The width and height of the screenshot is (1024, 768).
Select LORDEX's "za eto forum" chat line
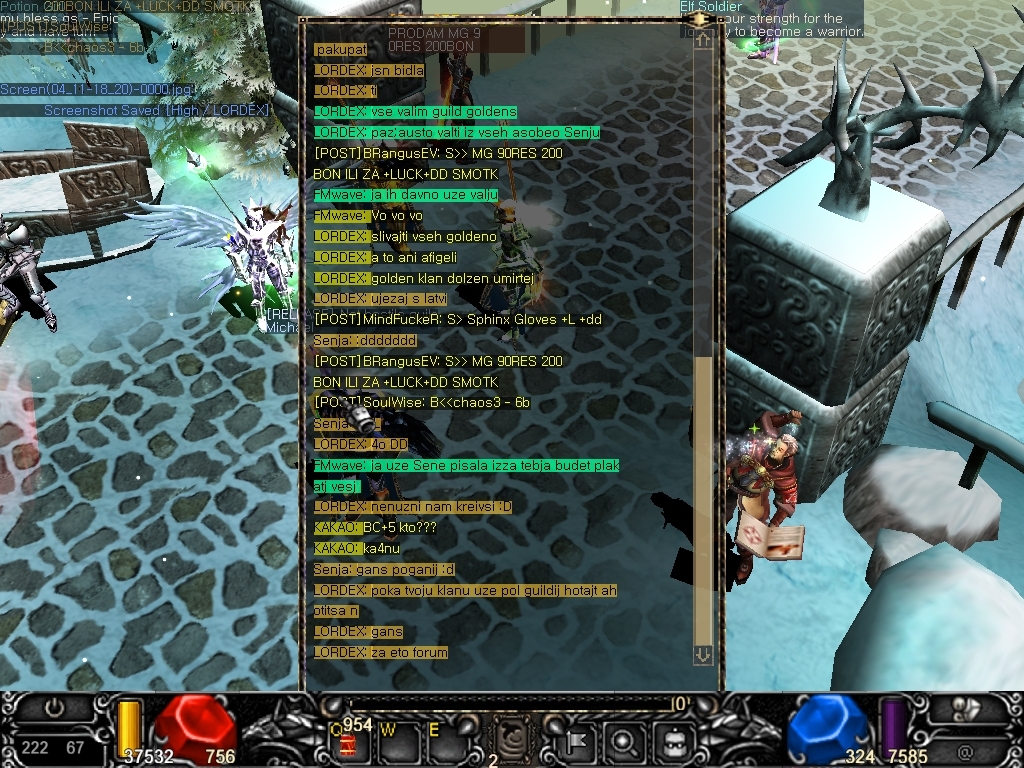coord(381,653)
